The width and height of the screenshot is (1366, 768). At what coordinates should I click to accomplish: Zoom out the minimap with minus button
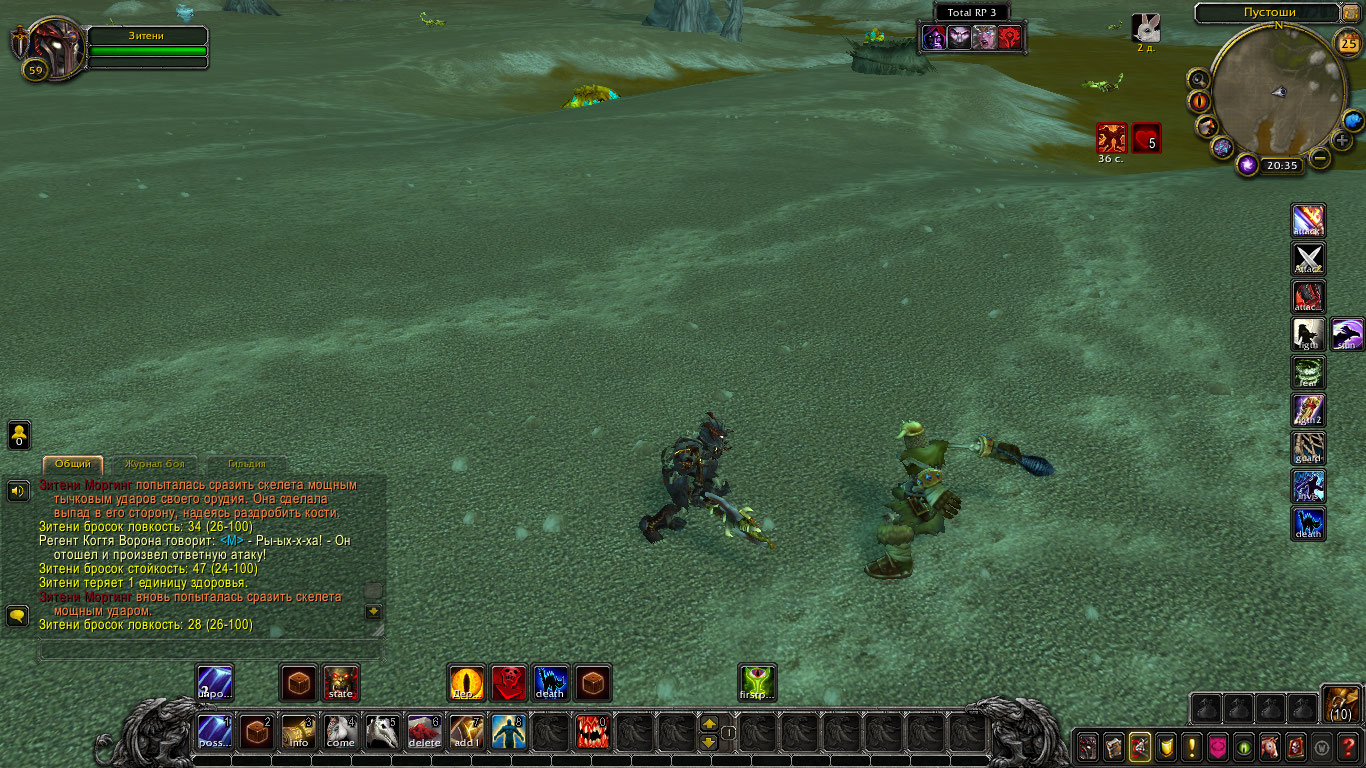tap(1320, 158)
